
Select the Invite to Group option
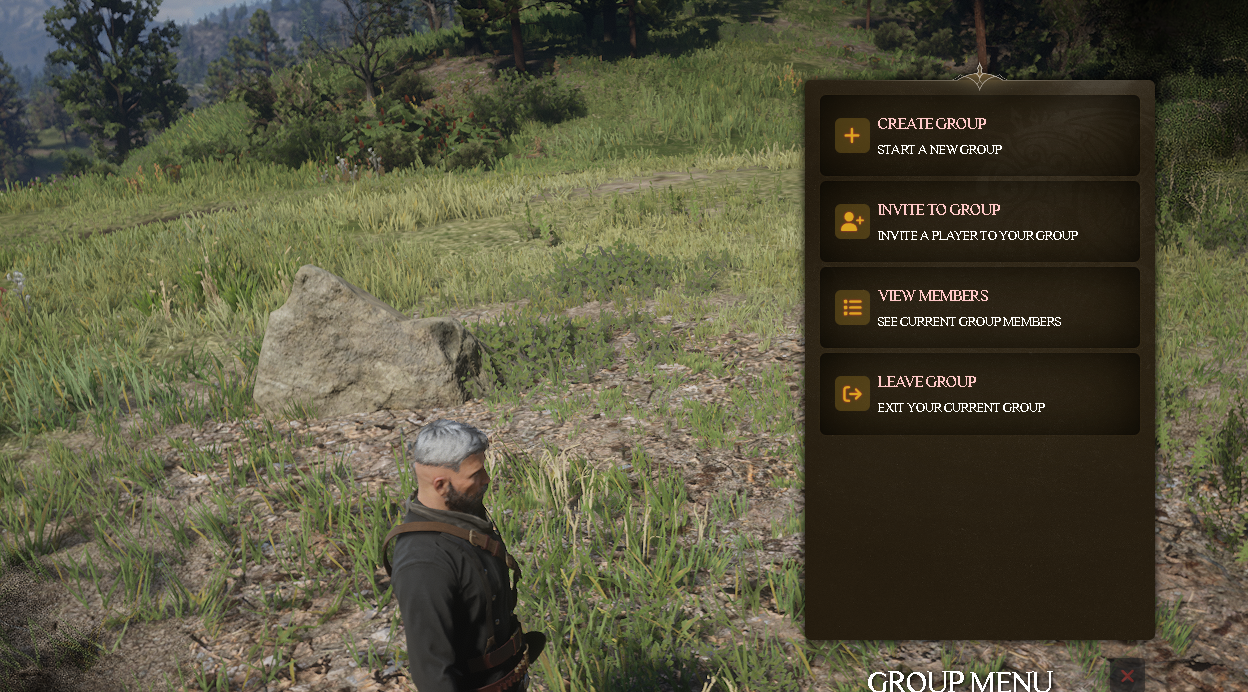coord(979,222)
